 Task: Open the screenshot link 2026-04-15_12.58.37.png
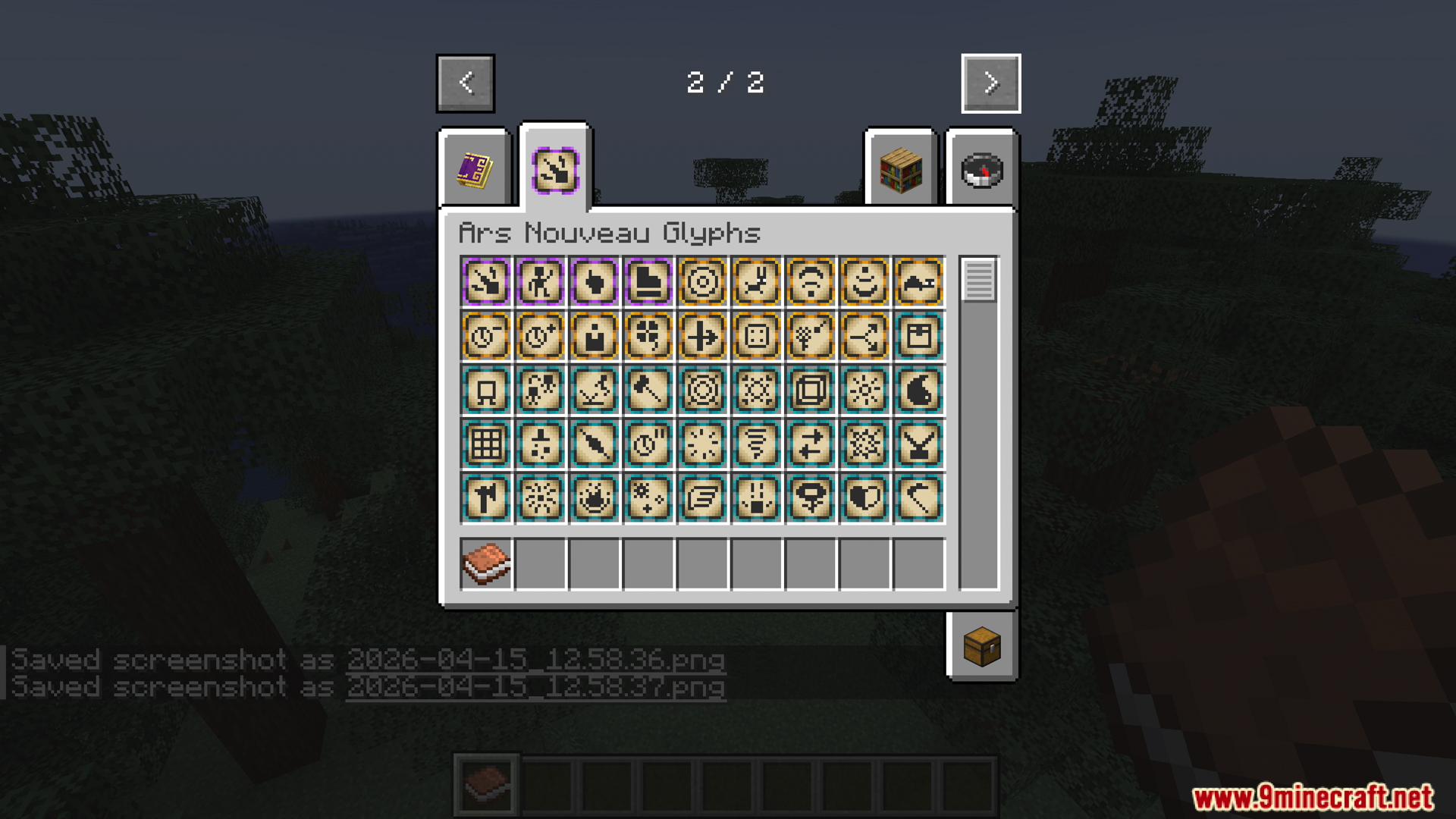point(535,686)
